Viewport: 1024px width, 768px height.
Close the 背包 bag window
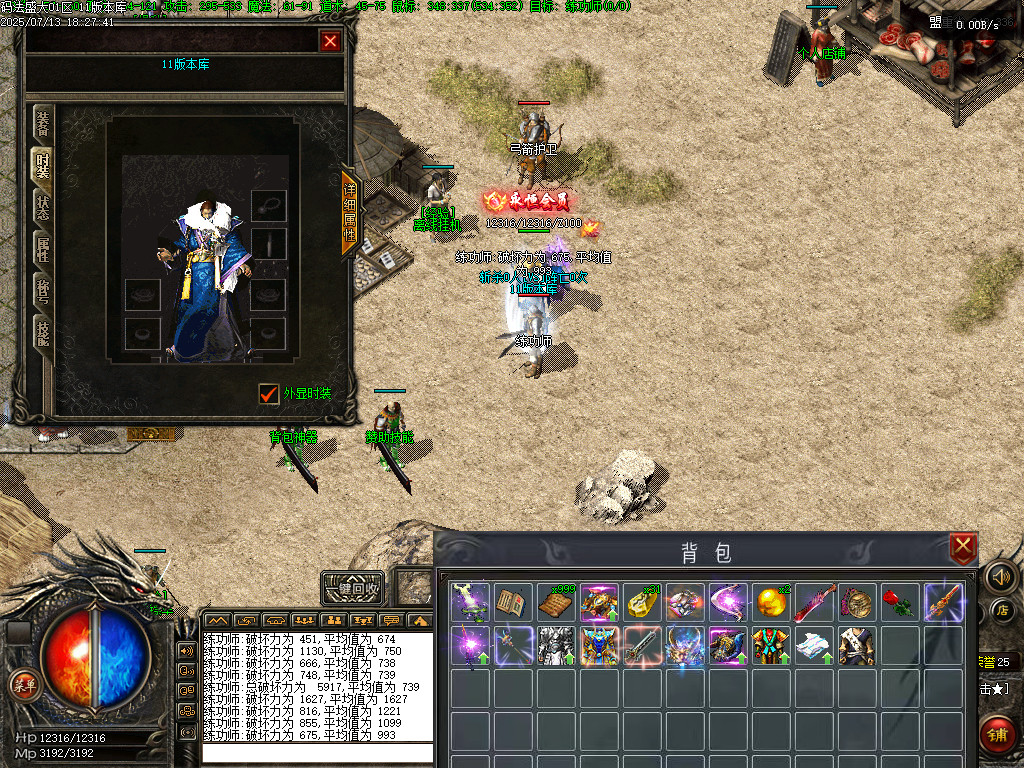pos(962,547)
